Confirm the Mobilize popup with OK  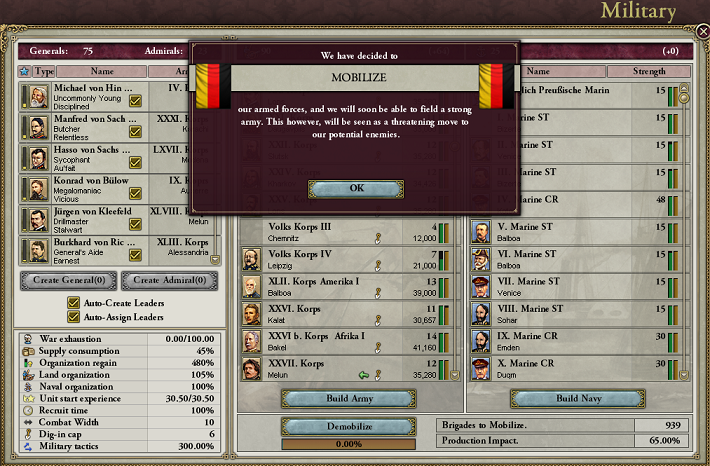click(x=355, y=188)
